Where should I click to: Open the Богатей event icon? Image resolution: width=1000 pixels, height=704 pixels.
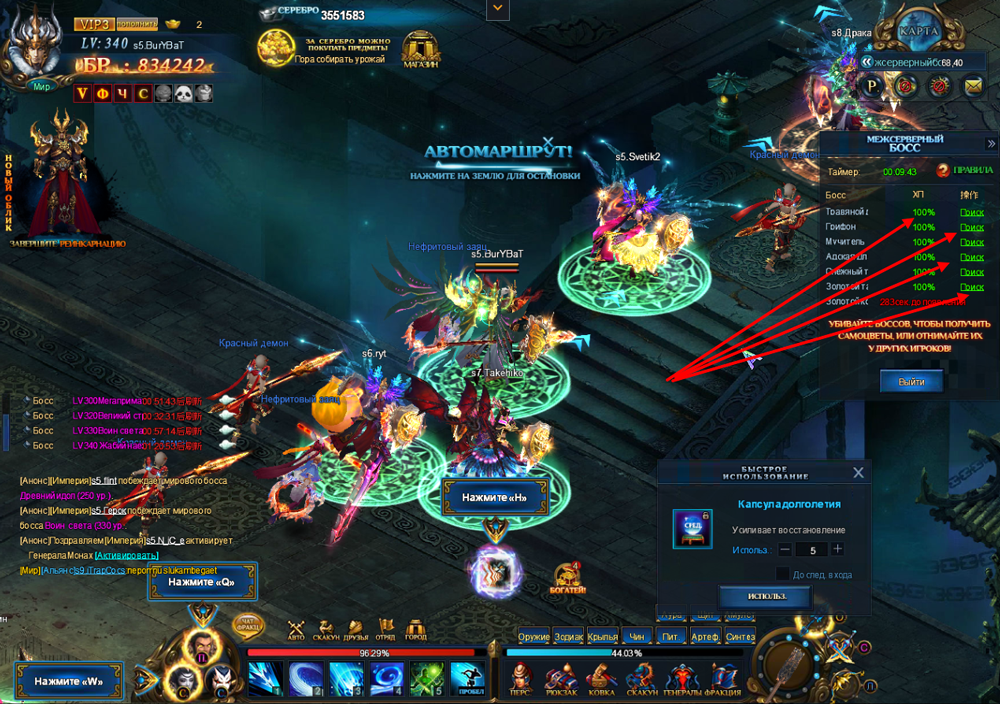click(x=570, y=578)
